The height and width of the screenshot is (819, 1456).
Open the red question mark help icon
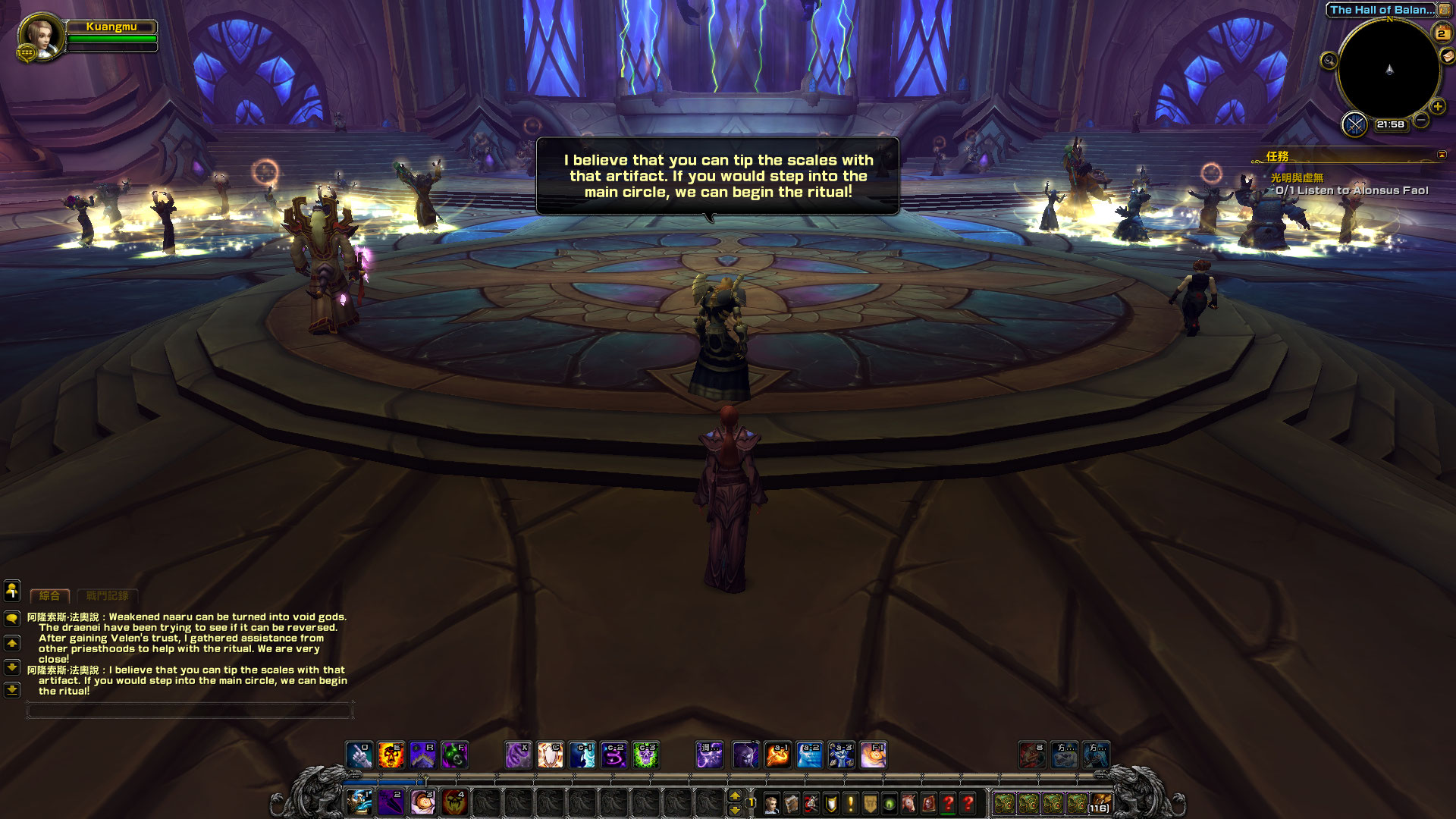968,803
